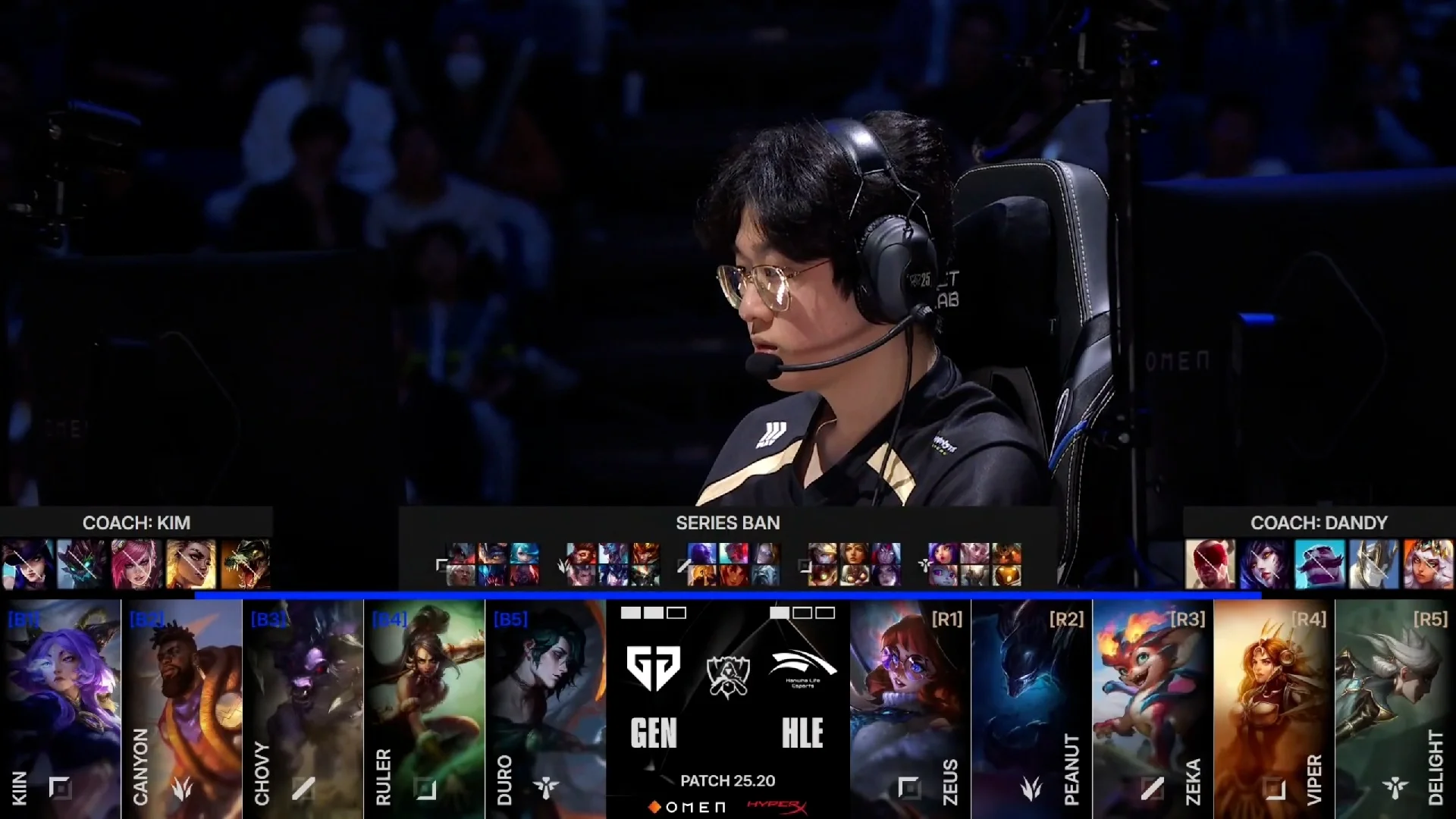Select the banned Vi icon

(137, 564)
